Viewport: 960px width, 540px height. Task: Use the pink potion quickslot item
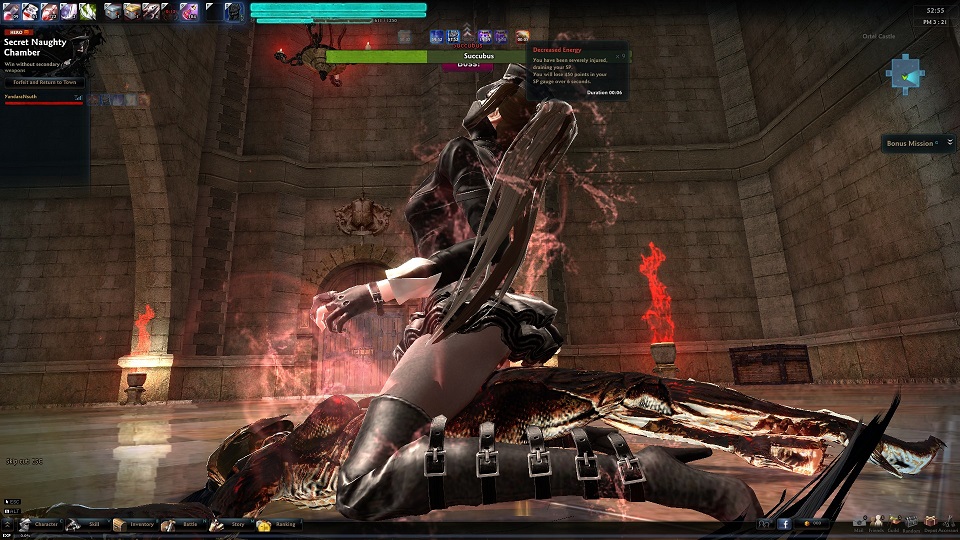[x=188, y=11]
